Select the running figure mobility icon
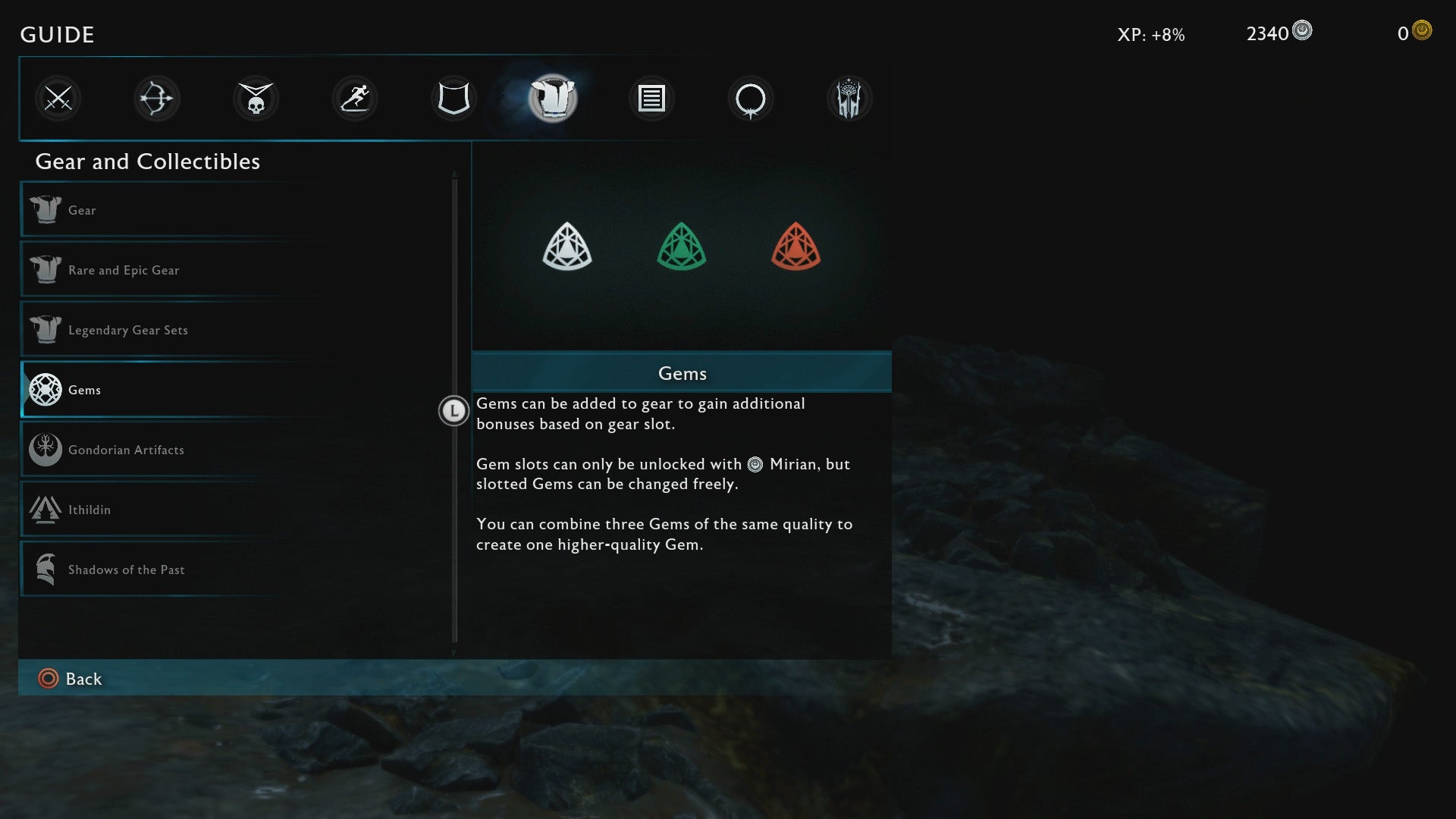Screen dimensions: 1456x819 click(x=354, y=98)
